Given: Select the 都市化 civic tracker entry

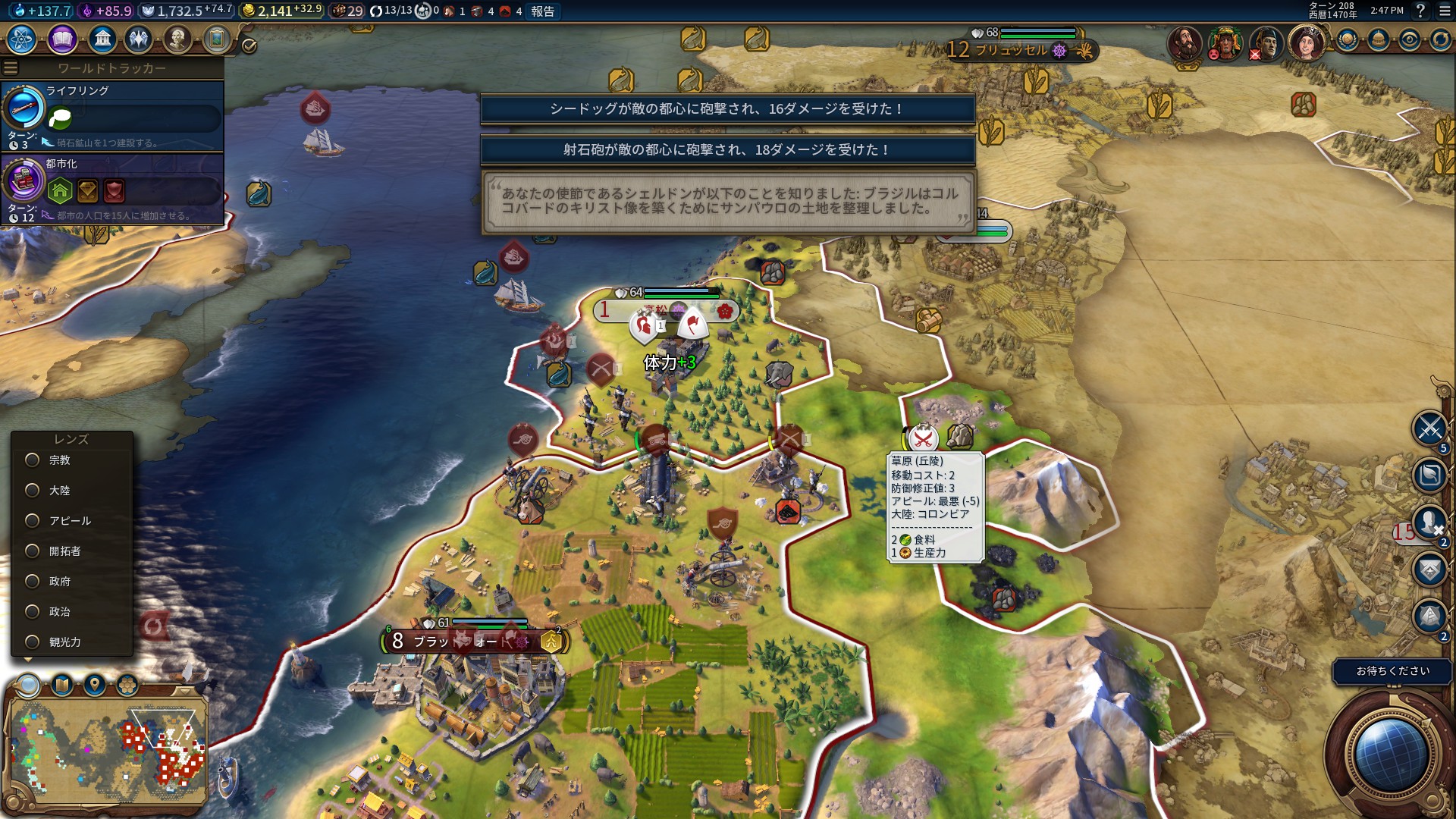Looking at the screenshot, I should click(x=114, y=188).
